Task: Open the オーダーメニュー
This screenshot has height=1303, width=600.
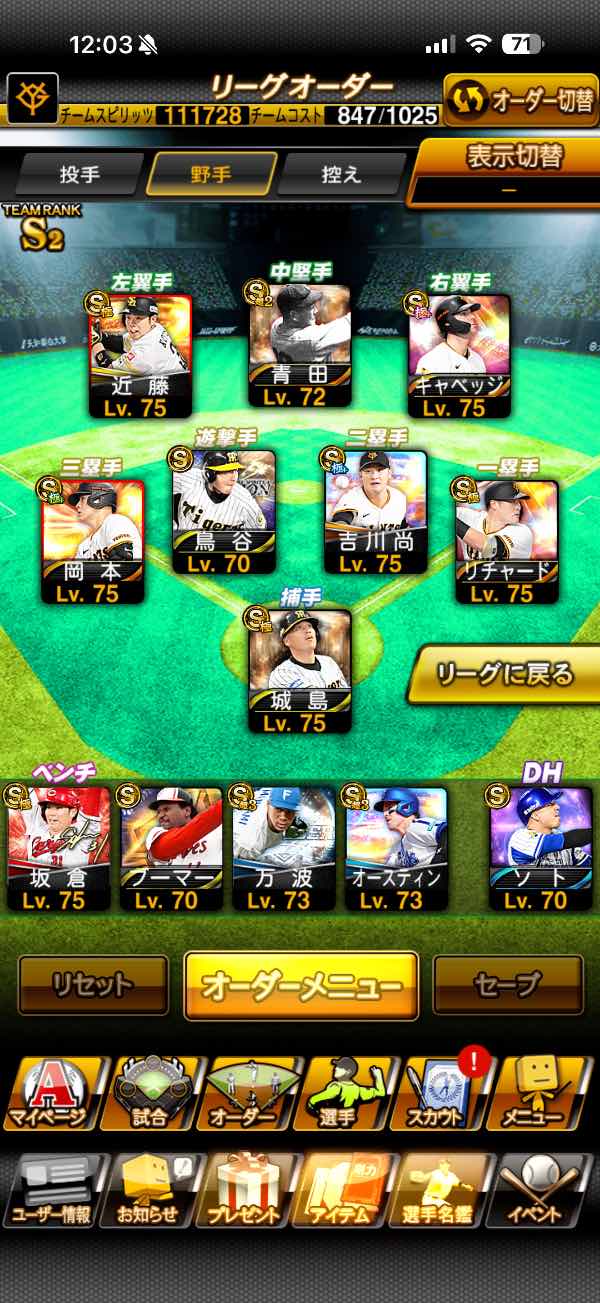Action: 301,985
